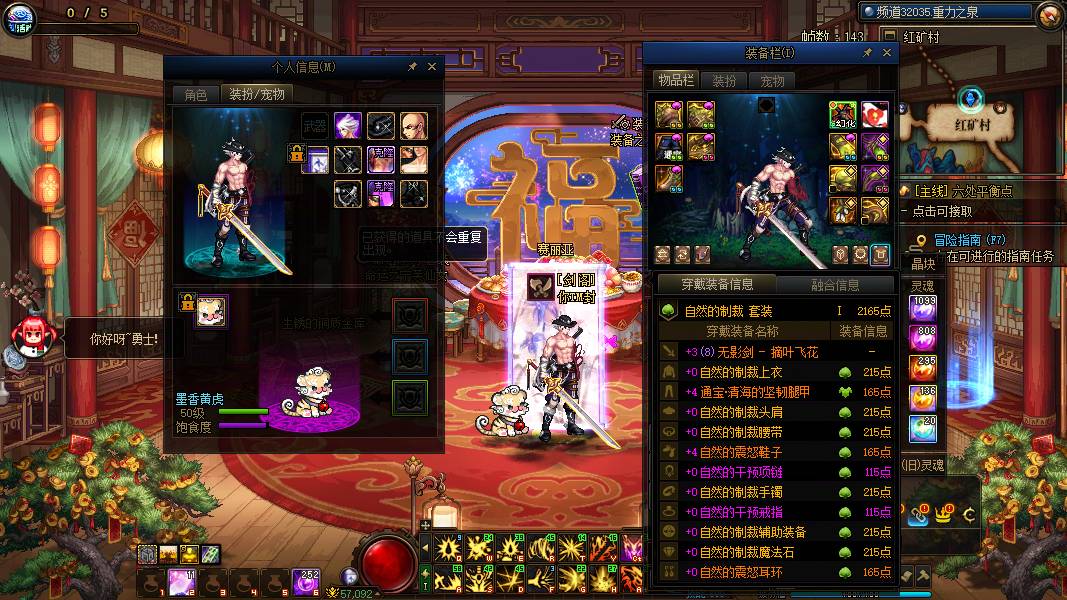Click the red-white title slot in equipment panel
Image resolution: width=1067 pixels, height=600 pixels.
click(876, 116)
